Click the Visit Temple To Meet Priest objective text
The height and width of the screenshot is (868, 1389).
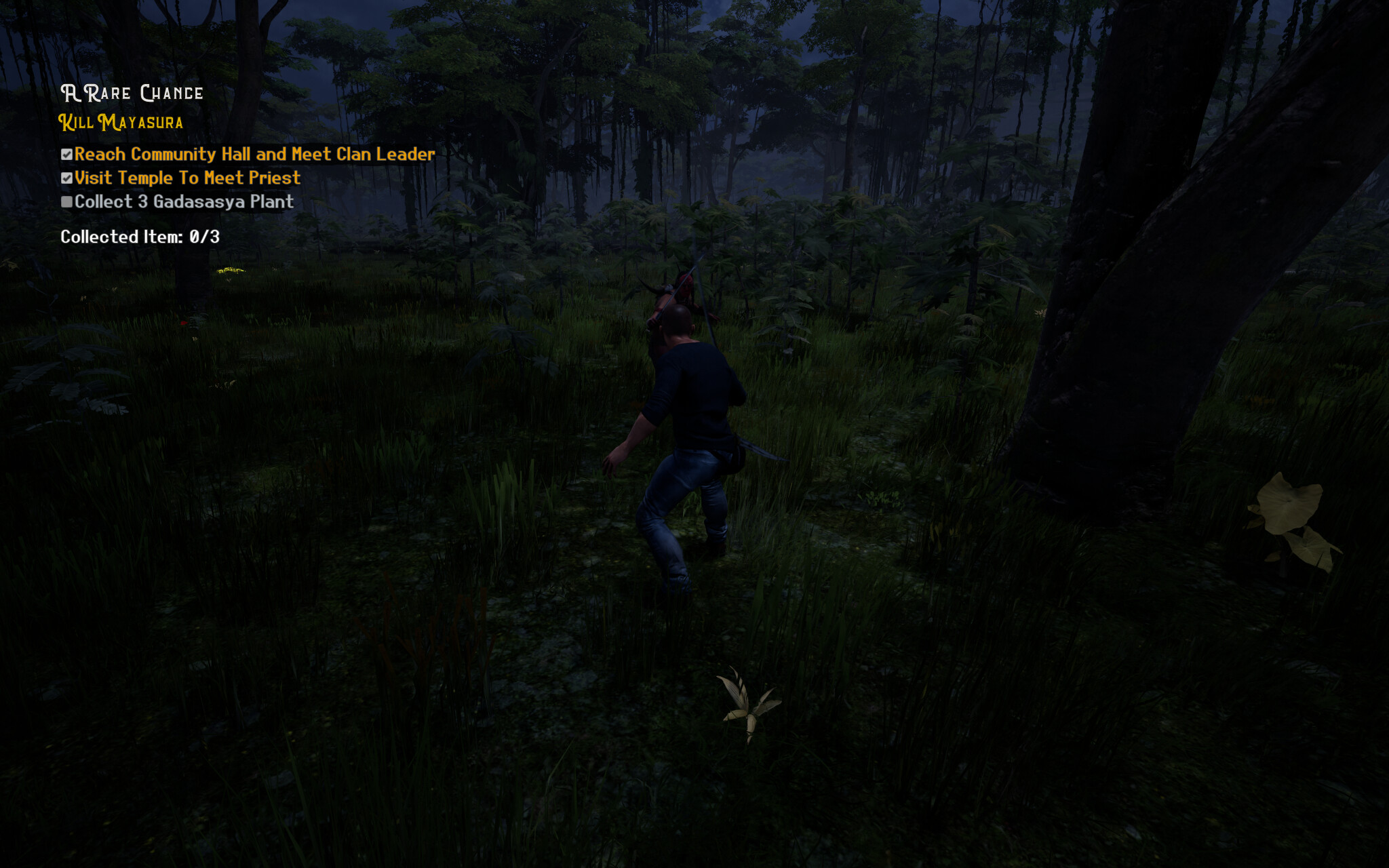[187, 178]
